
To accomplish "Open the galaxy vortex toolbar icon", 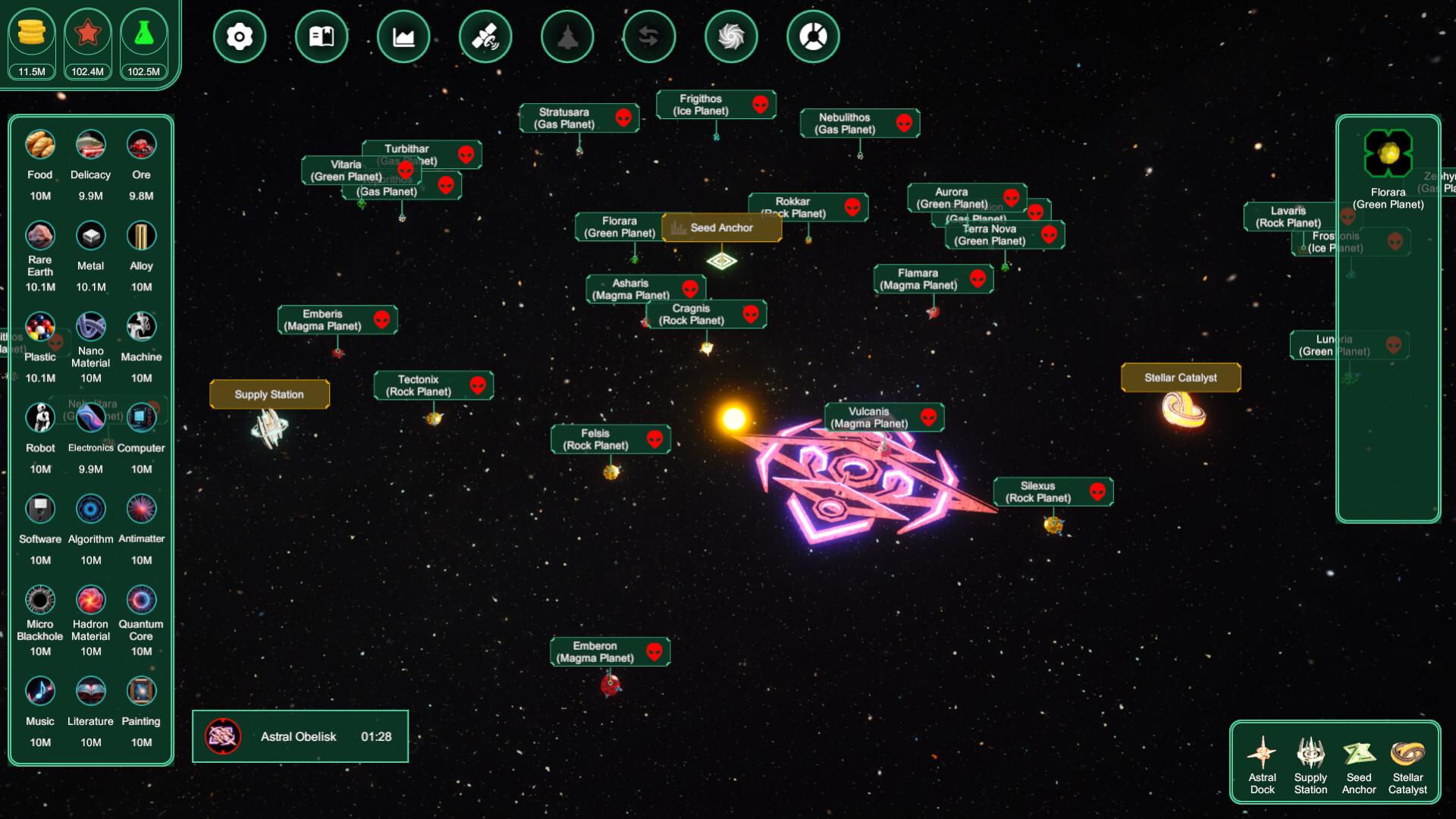I will click(x=731, y=36).
